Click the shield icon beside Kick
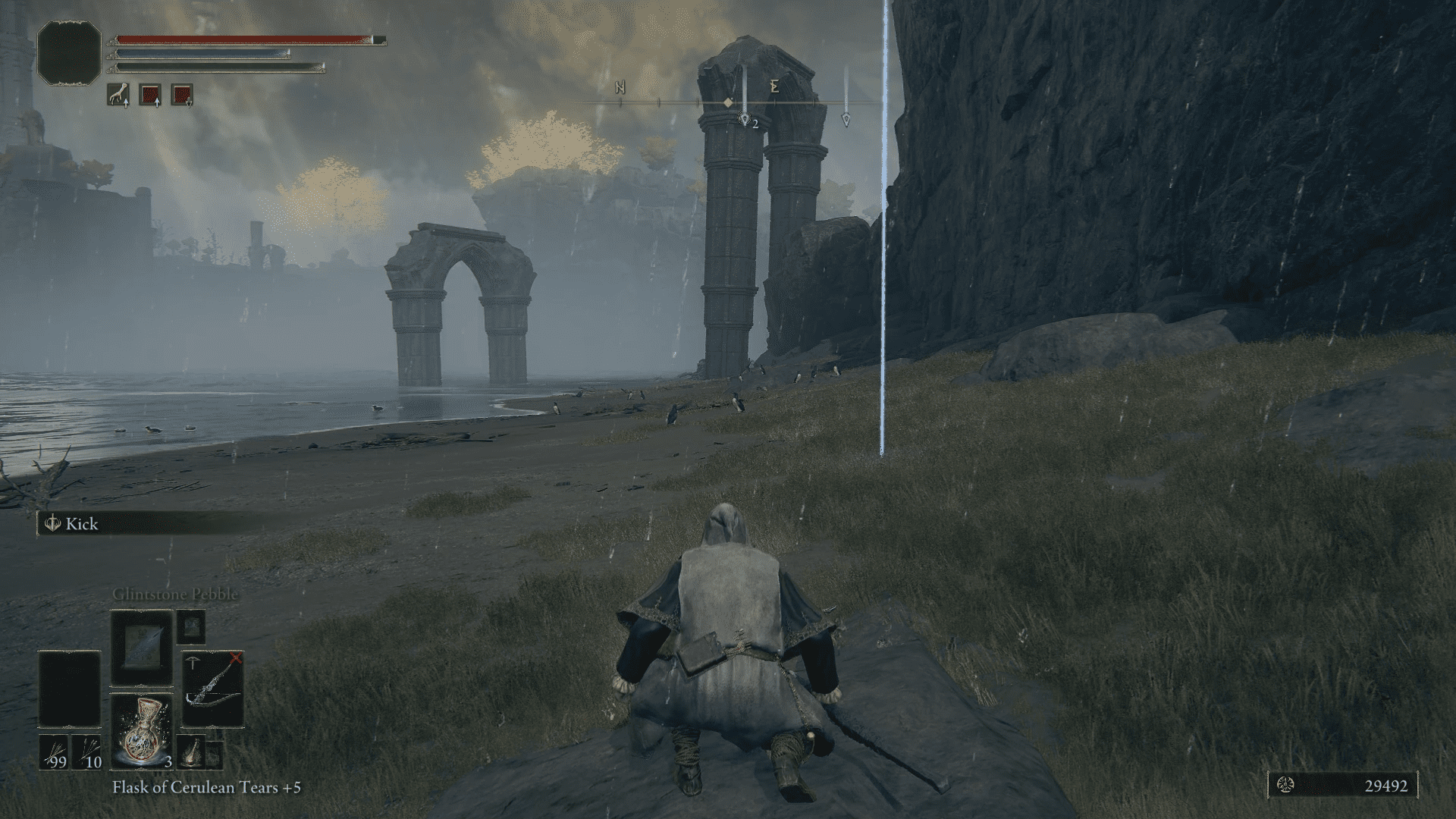The image size is (1456, 819). tap(53, 524)
